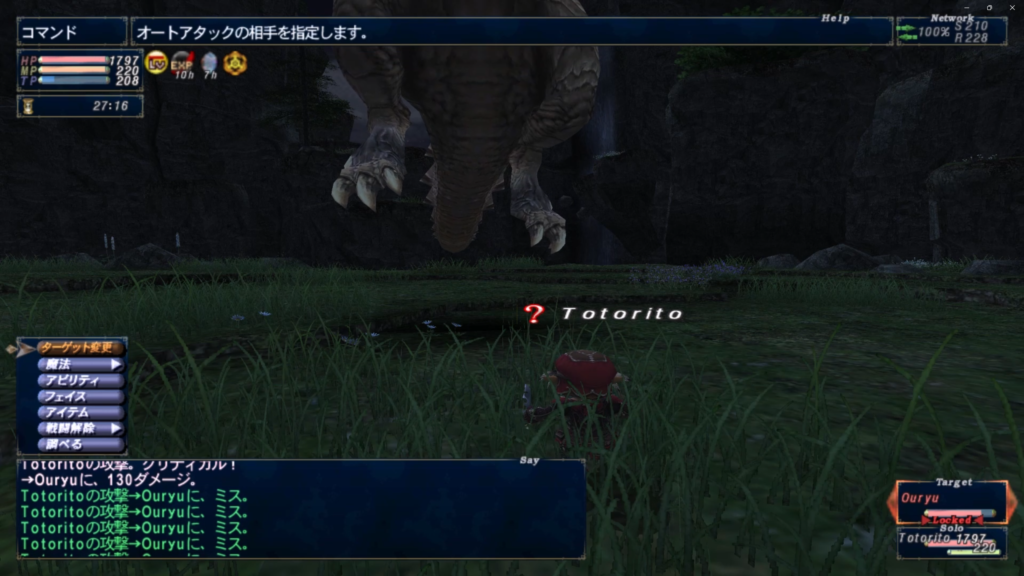The image size is (1024, 576).
Task: Choose 戦闘解除 to disengage
Action: [x=80, y=428]
